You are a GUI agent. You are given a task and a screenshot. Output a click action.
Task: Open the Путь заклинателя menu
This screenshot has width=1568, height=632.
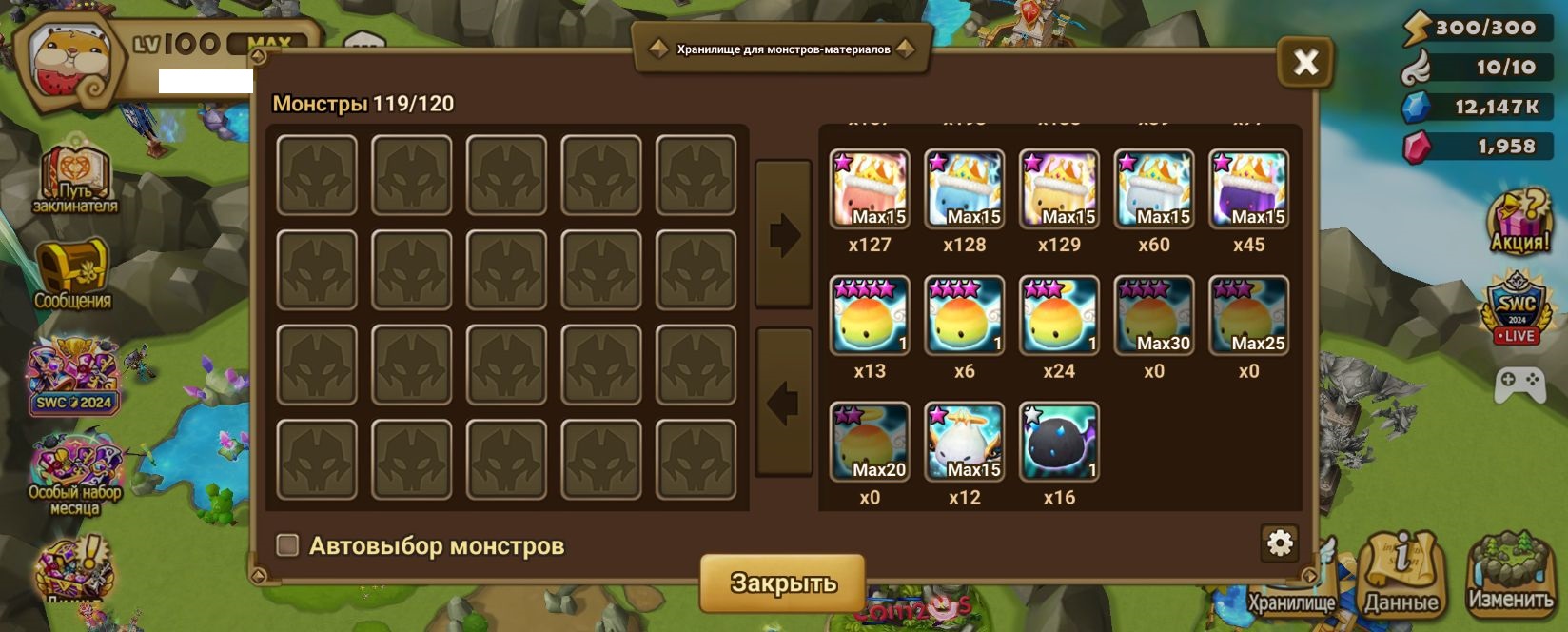[74, 180]
